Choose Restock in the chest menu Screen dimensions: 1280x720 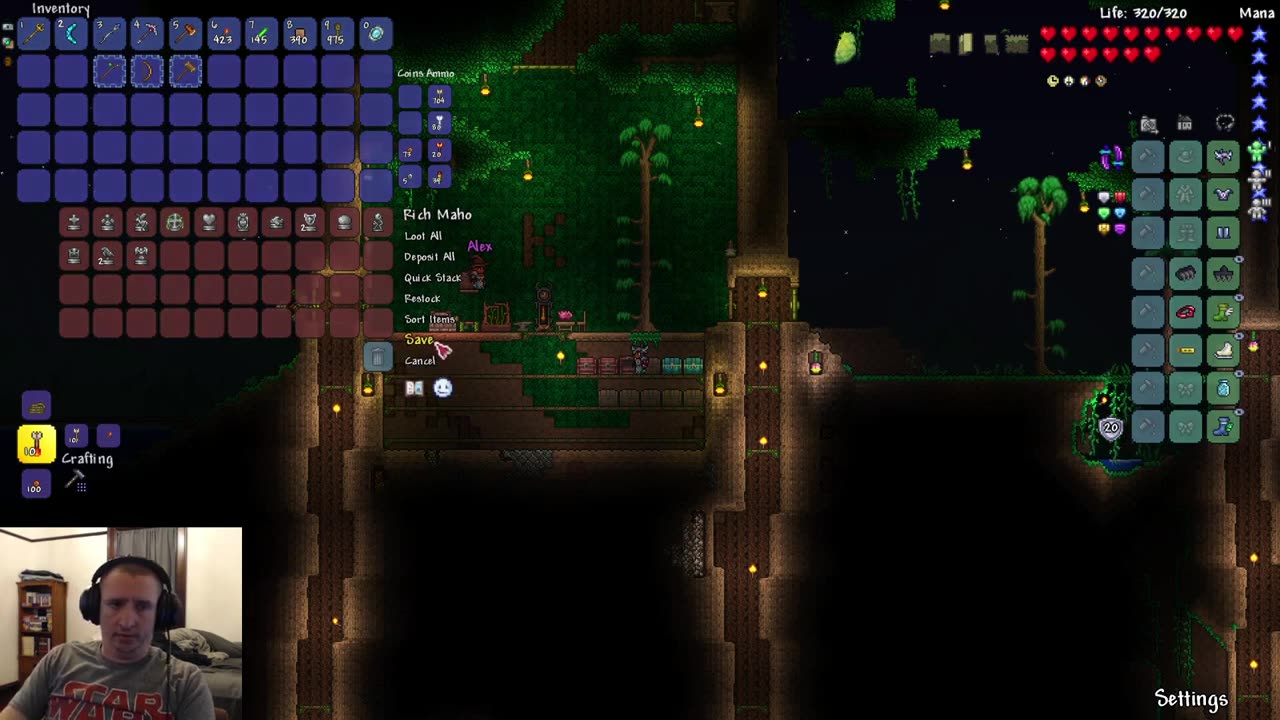(x=422, y=298)
